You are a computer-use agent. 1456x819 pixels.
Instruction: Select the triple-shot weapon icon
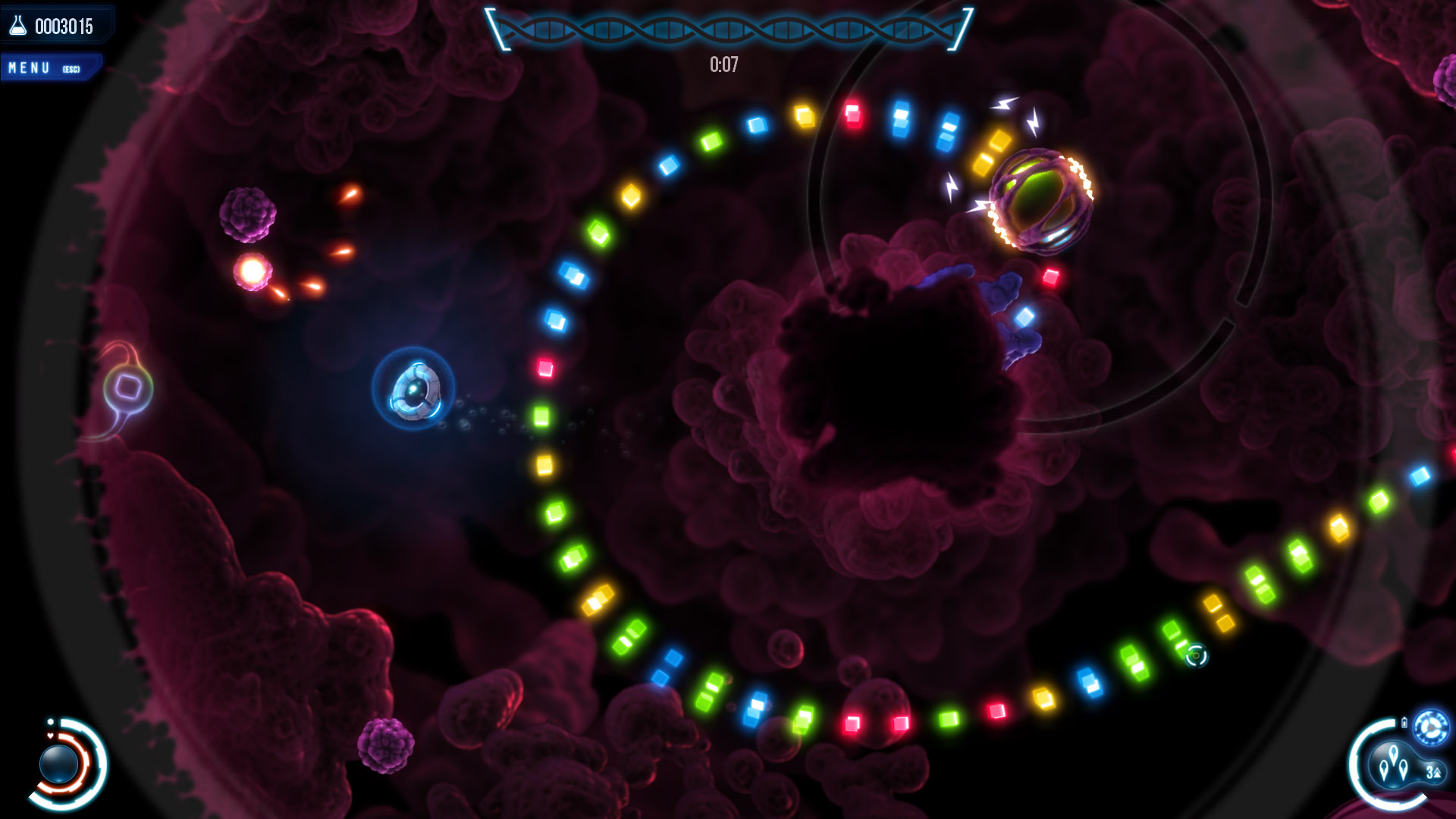pos(1394,764)
